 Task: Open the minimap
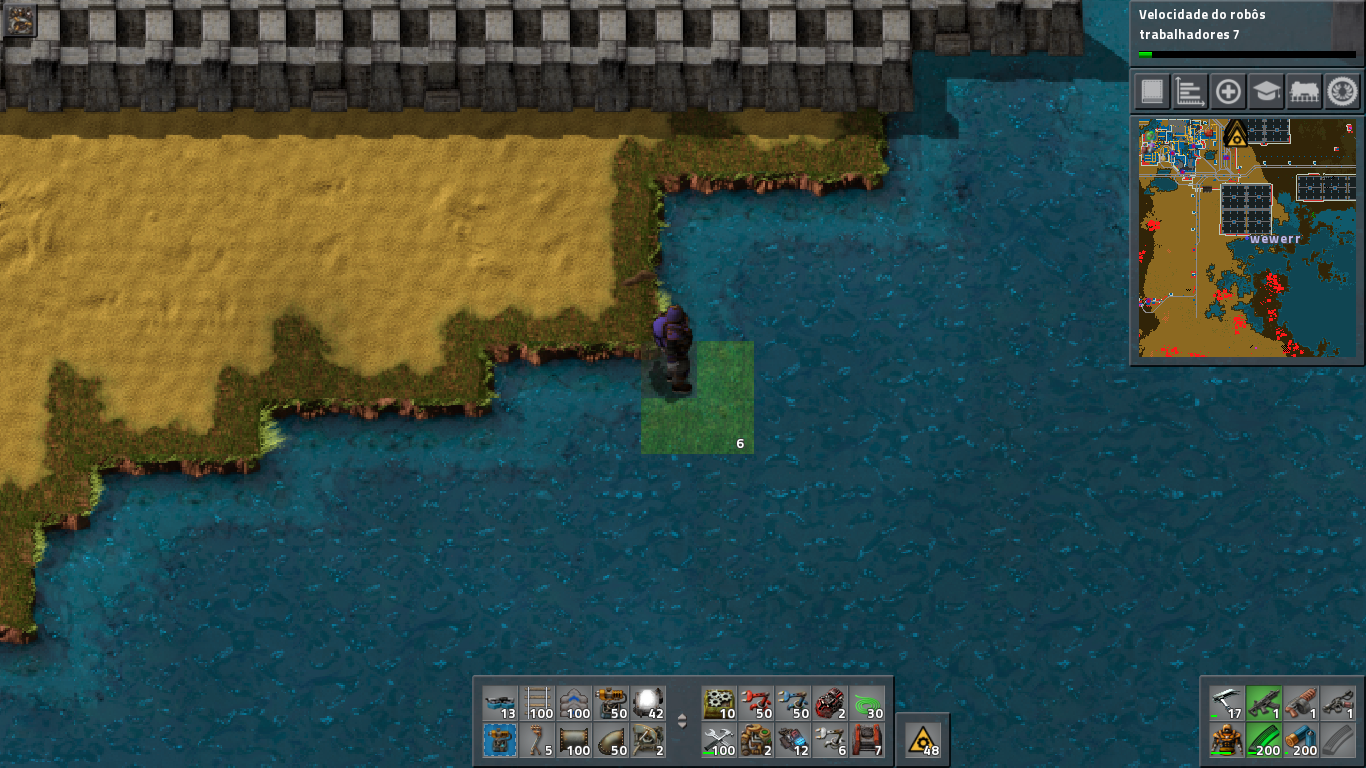1247,237
